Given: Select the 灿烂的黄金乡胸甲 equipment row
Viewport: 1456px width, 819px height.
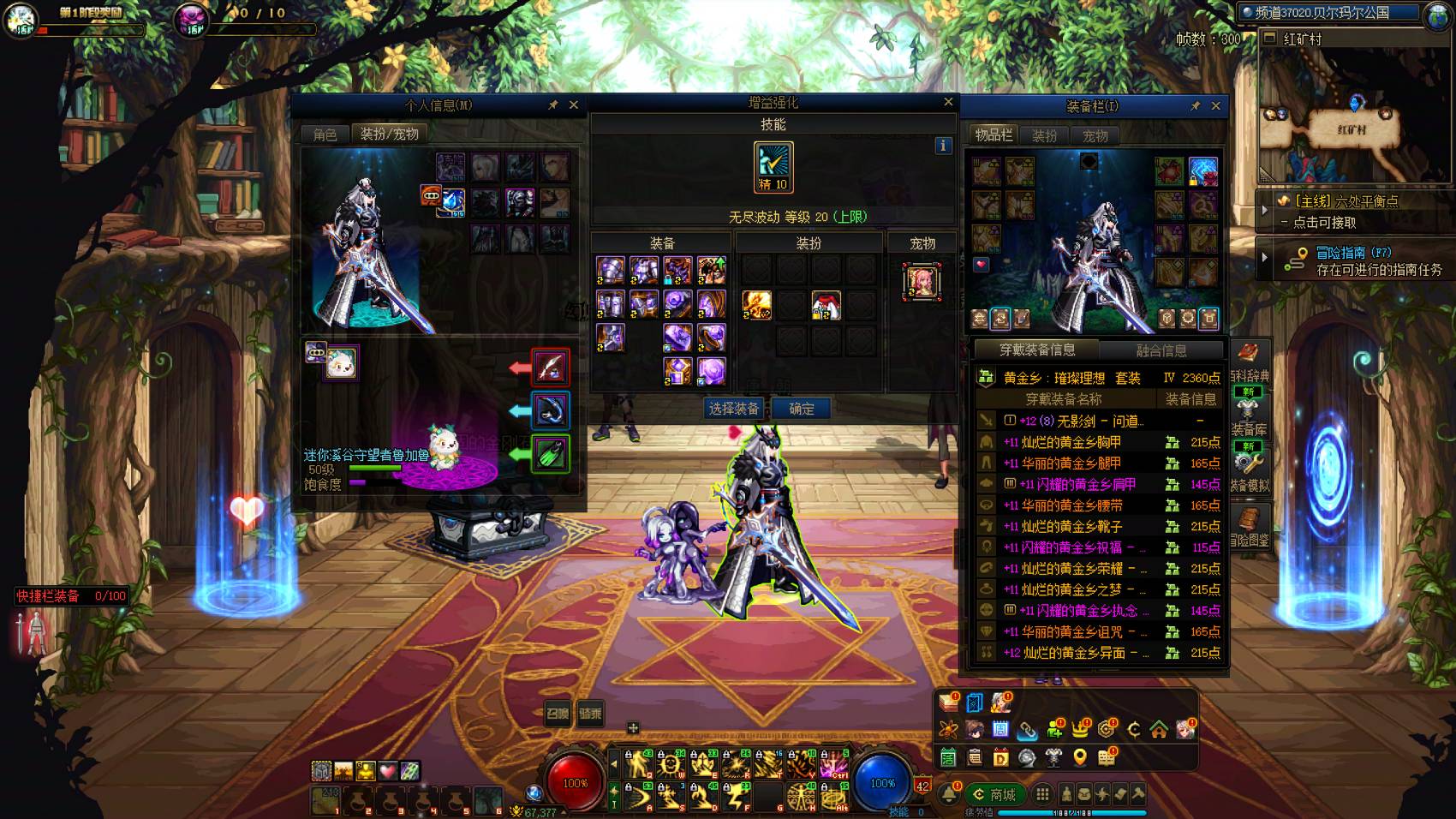Looking at the screenshot, I should click(x=1071, y=442).
